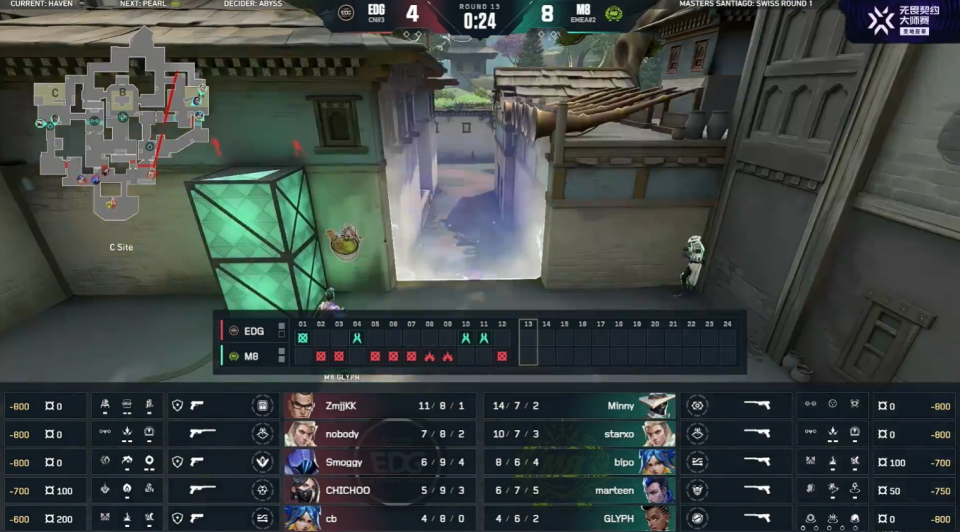The image size is (960, 532).
Task: Click the M8 team logo beside the score
Action: pos(614,13)
